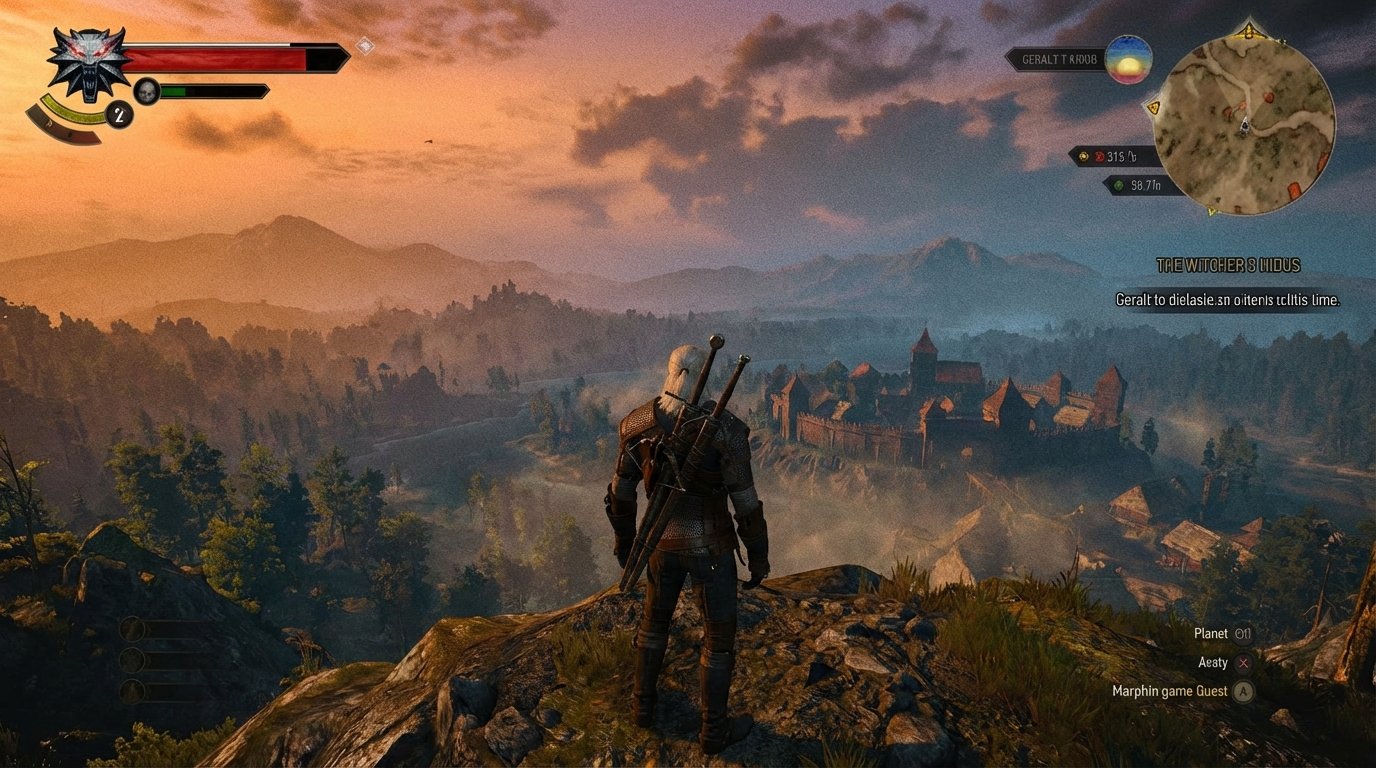Click the green weight icon beside 98.7
Viewport: 1376px width, 768px height.
pyautogui.click(x=1118, y=185)
